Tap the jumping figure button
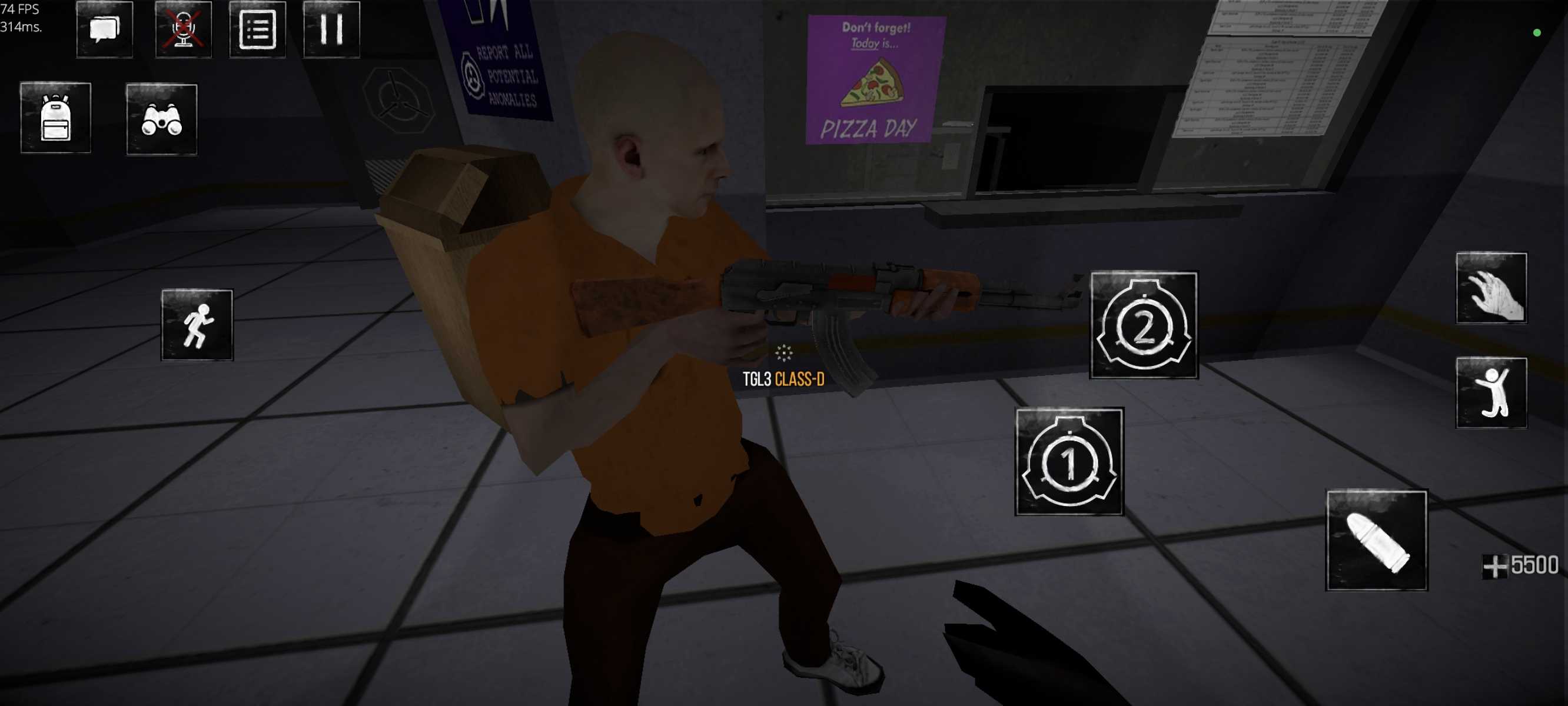The height and width of the screenshot is (706, 1568). click(1491, 393)
